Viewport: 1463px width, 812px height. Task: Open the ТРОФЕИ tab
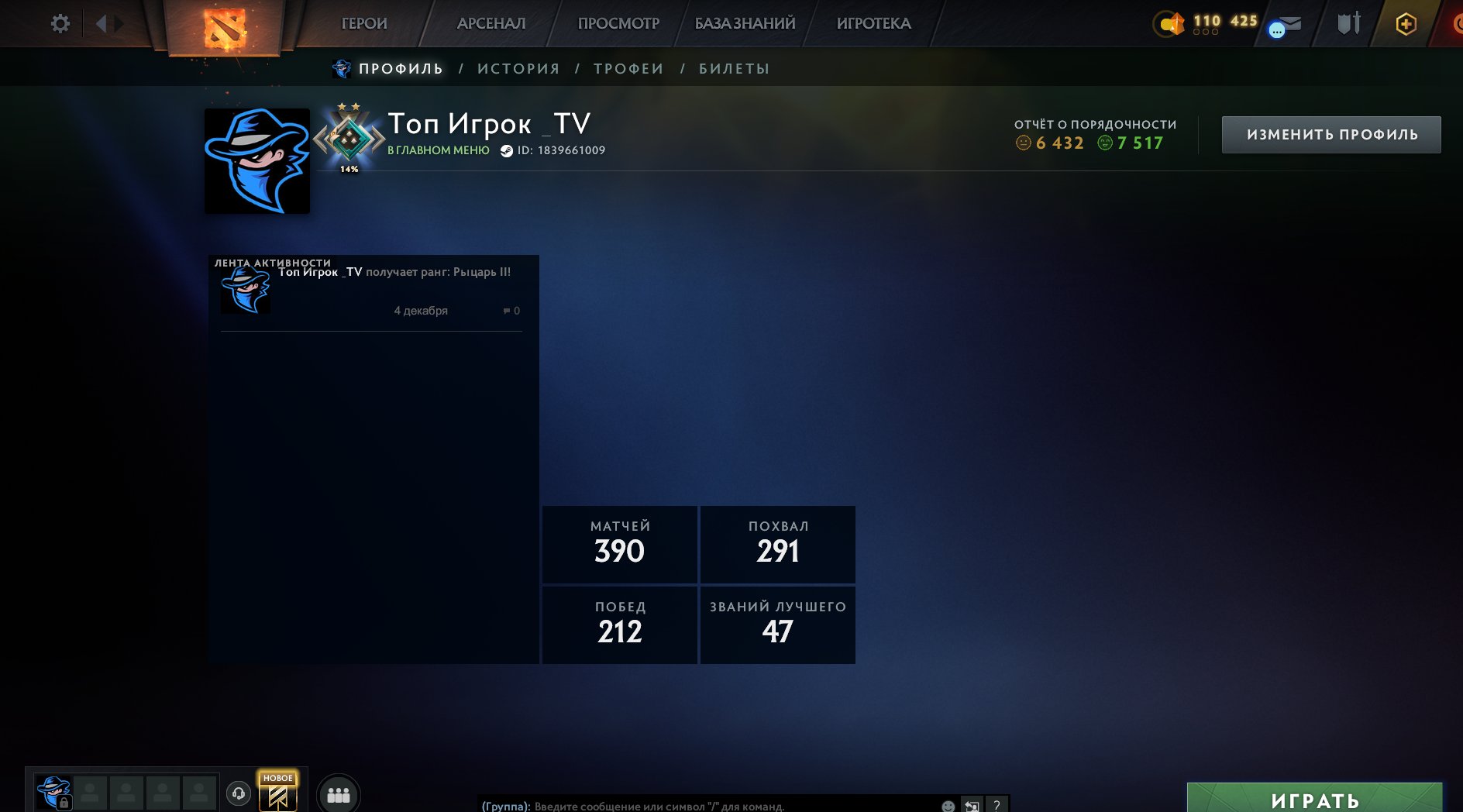[628, 68]
